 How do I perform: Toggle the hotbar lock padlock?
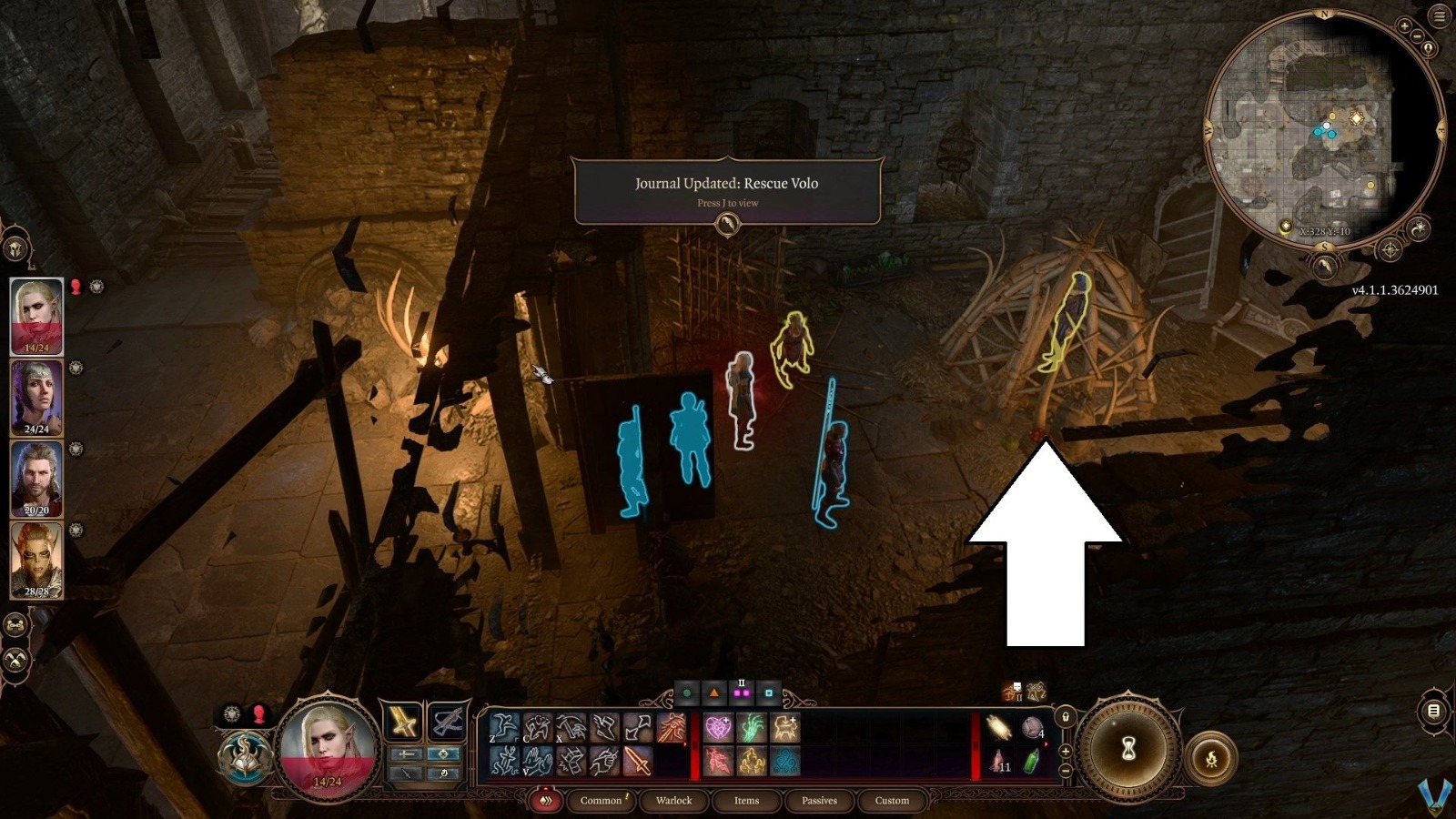pyautogui.click(x=1066, y=717)
